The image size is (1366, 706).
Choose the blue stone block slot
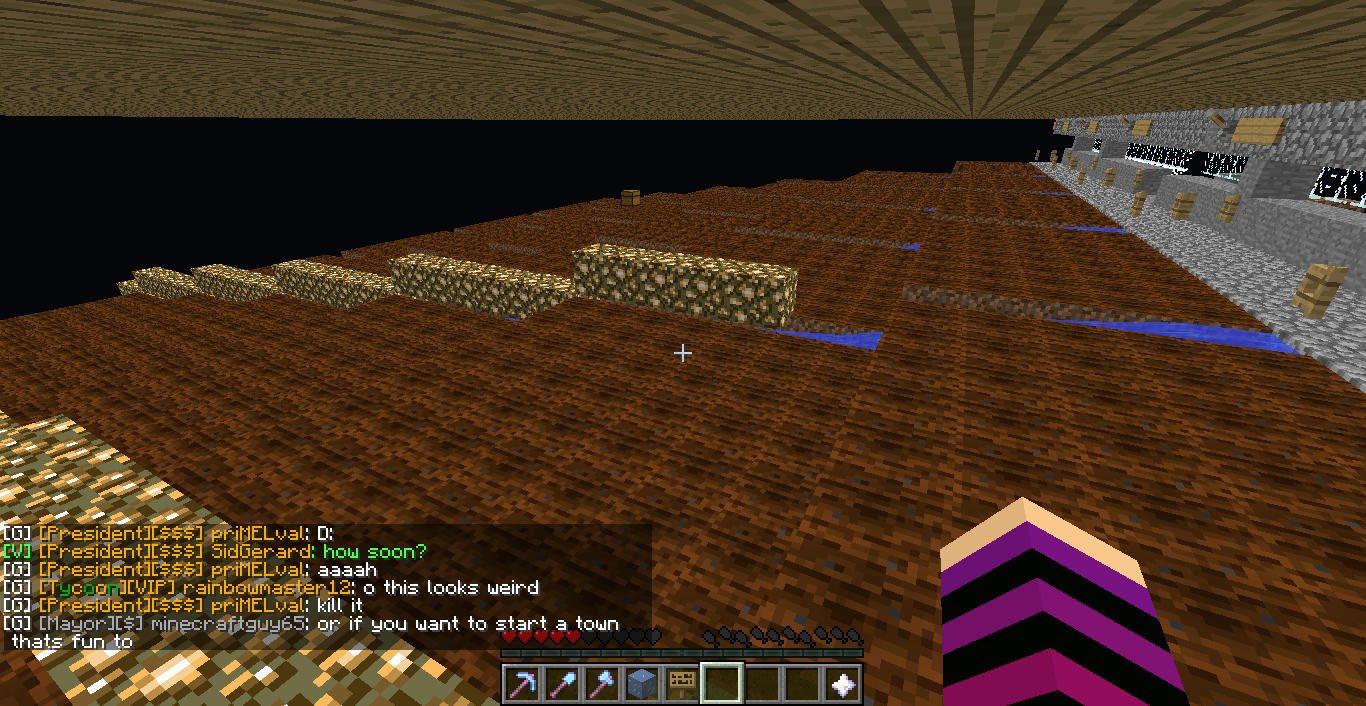641,684
